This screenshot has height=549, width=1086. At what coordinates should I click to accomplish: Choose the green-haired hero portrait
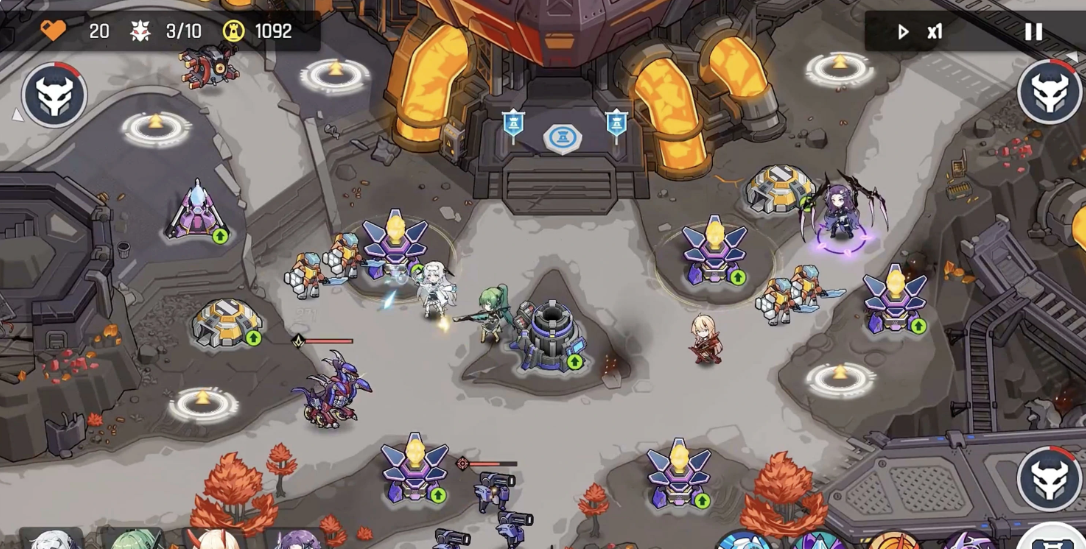pos(131,540)
